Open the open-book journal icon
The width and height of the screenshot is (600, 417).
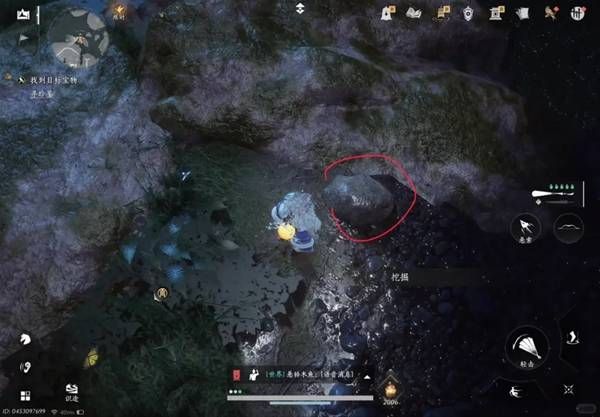point(414,13)
